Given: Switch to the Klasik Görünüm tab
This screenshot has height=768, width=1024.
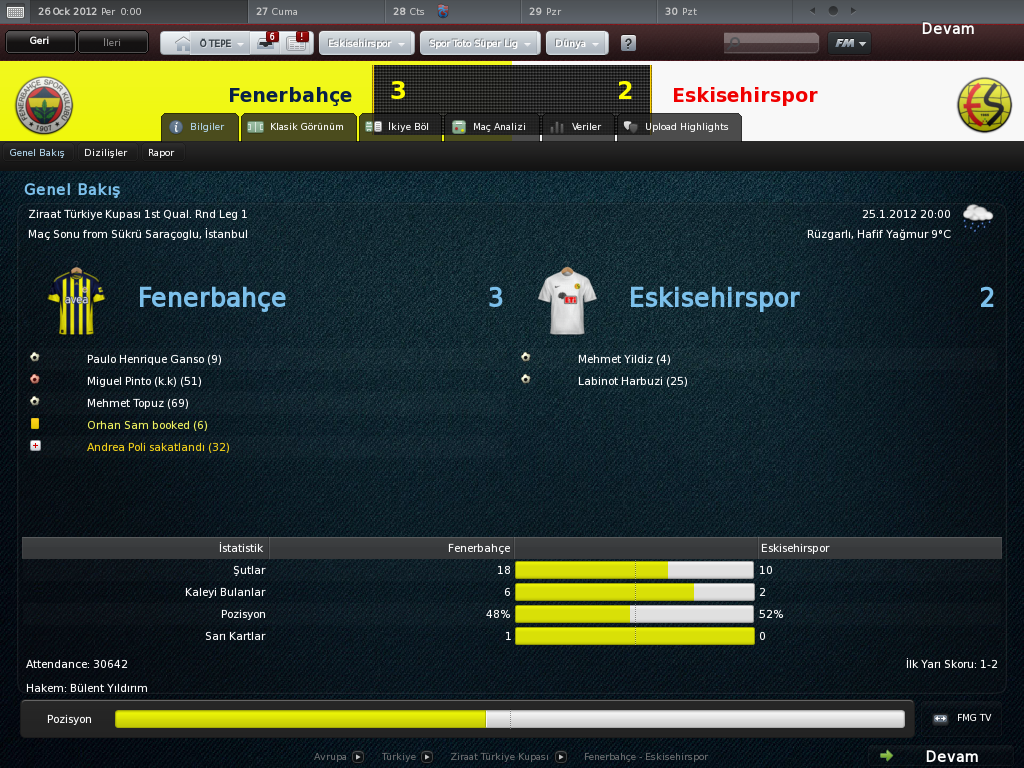Looking at the screenshot, I should click(299, 127).
